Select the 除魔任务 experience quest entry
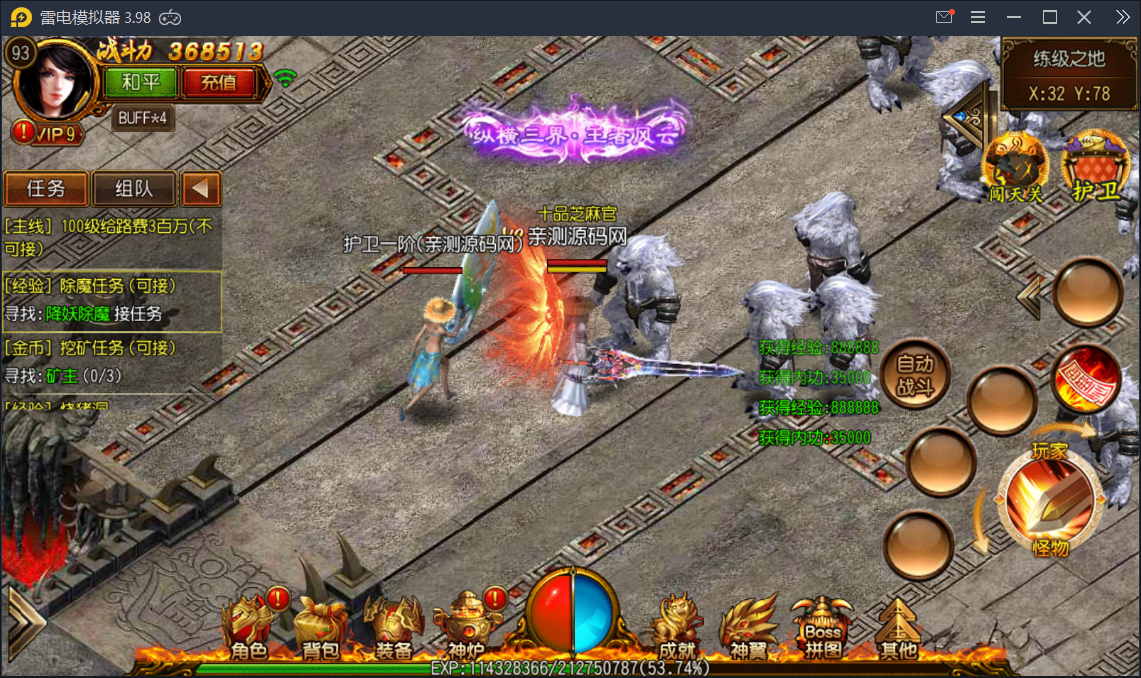Image resolution: width=1141 pixels, height=678 pixels. (x=112, y=300)
